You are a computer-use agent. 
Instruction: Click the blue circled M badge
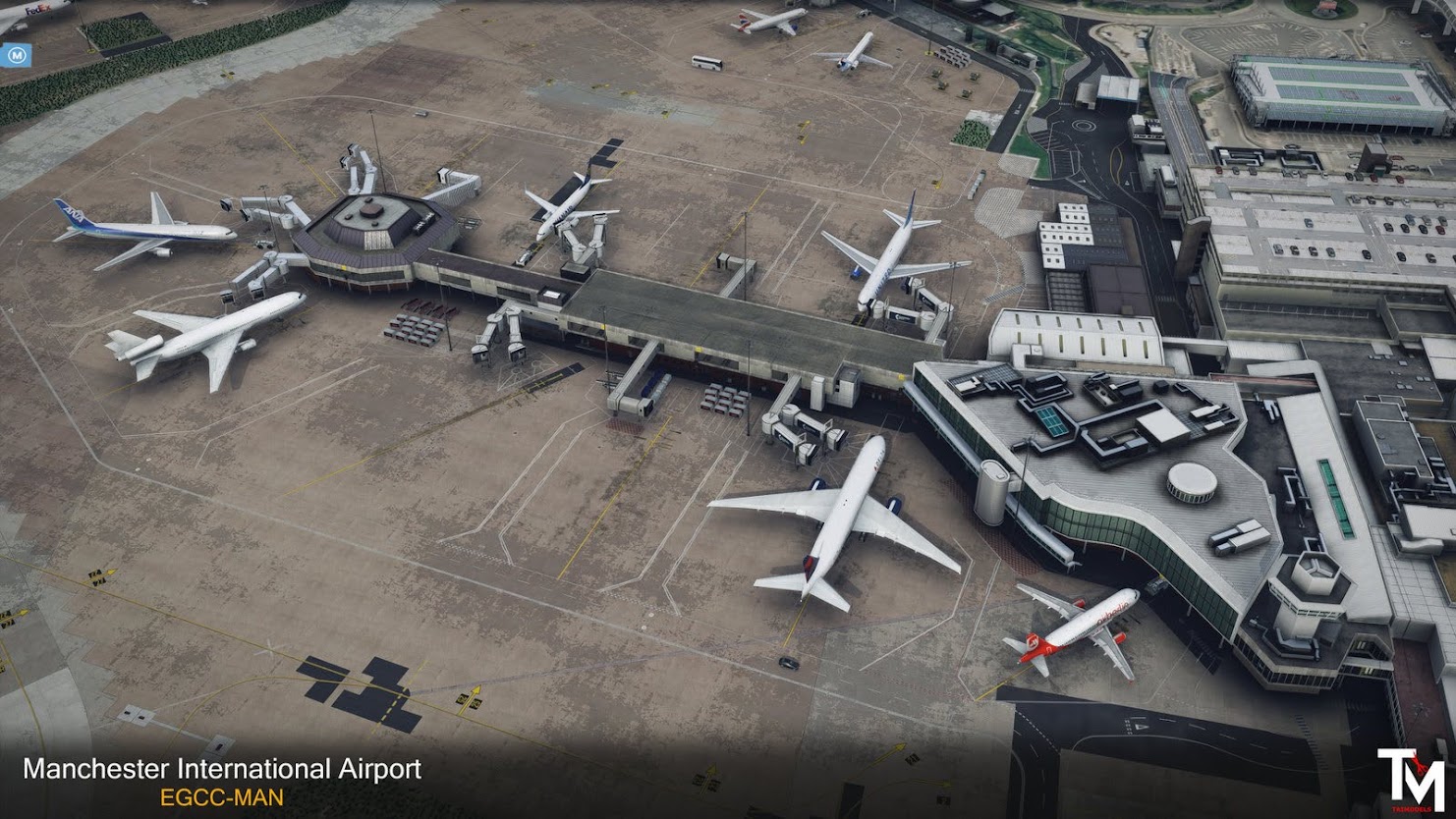pyautogui.click(x=15, y=55)
